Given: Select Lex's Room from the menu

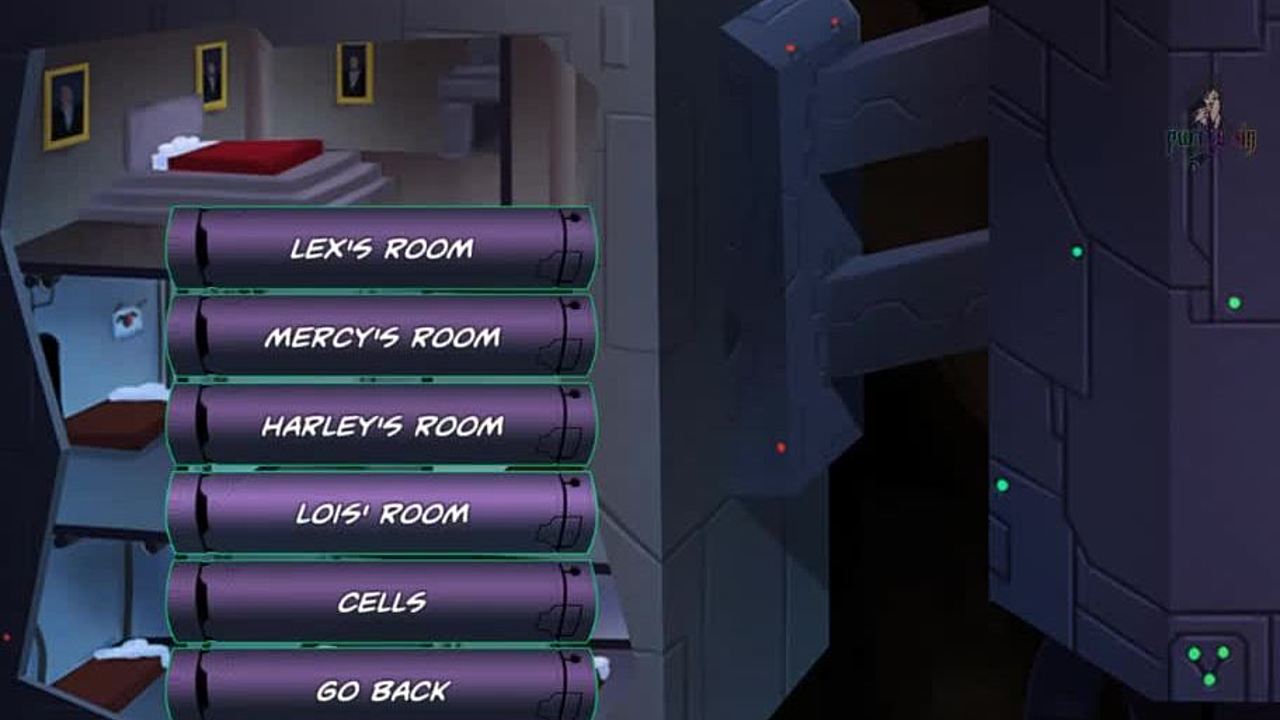Looking at the screenshot, I should (x=381, y=248).
